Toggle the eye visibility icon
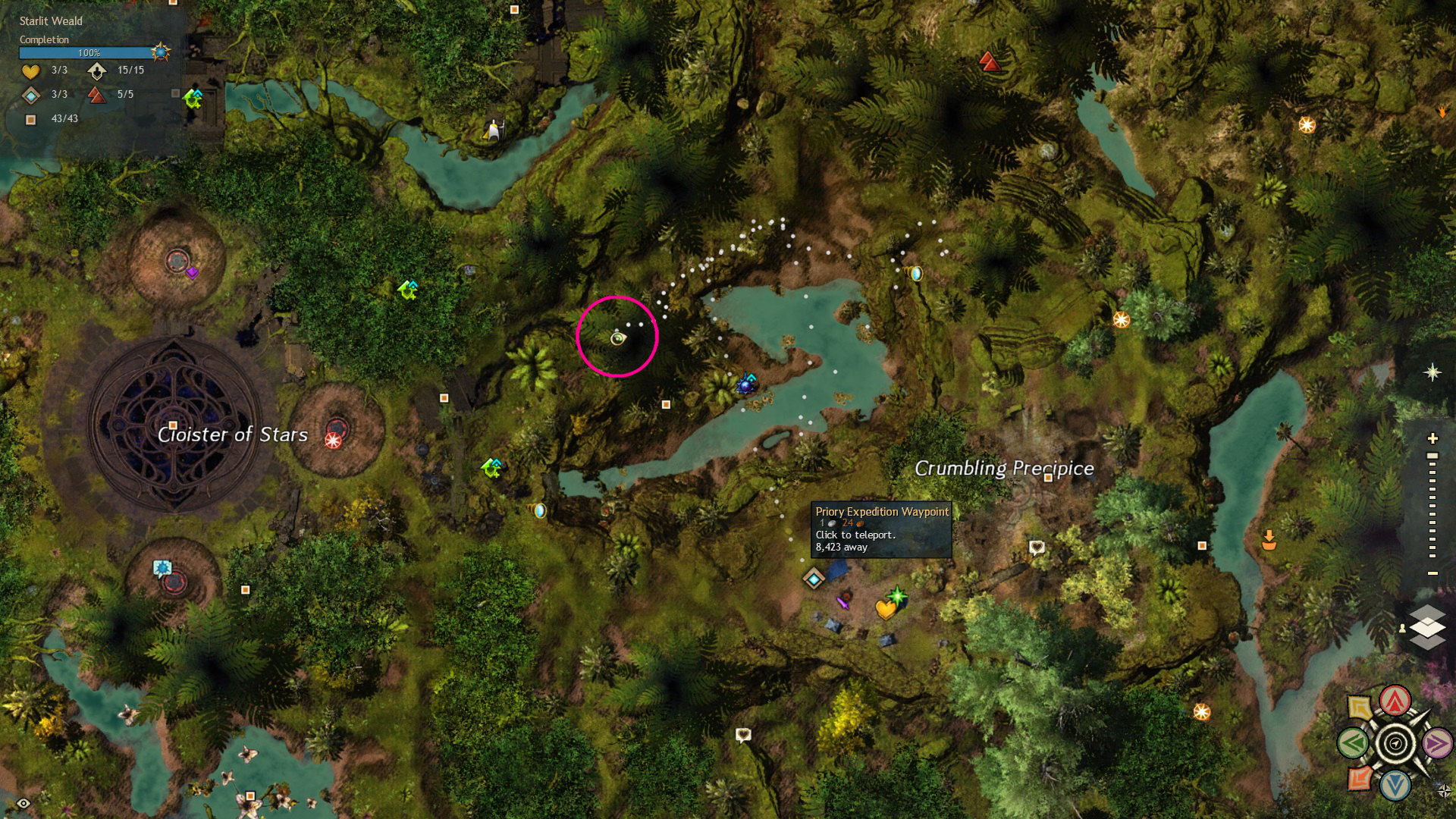This screenshot has height=819, width=1456. [x=24, y=803]
